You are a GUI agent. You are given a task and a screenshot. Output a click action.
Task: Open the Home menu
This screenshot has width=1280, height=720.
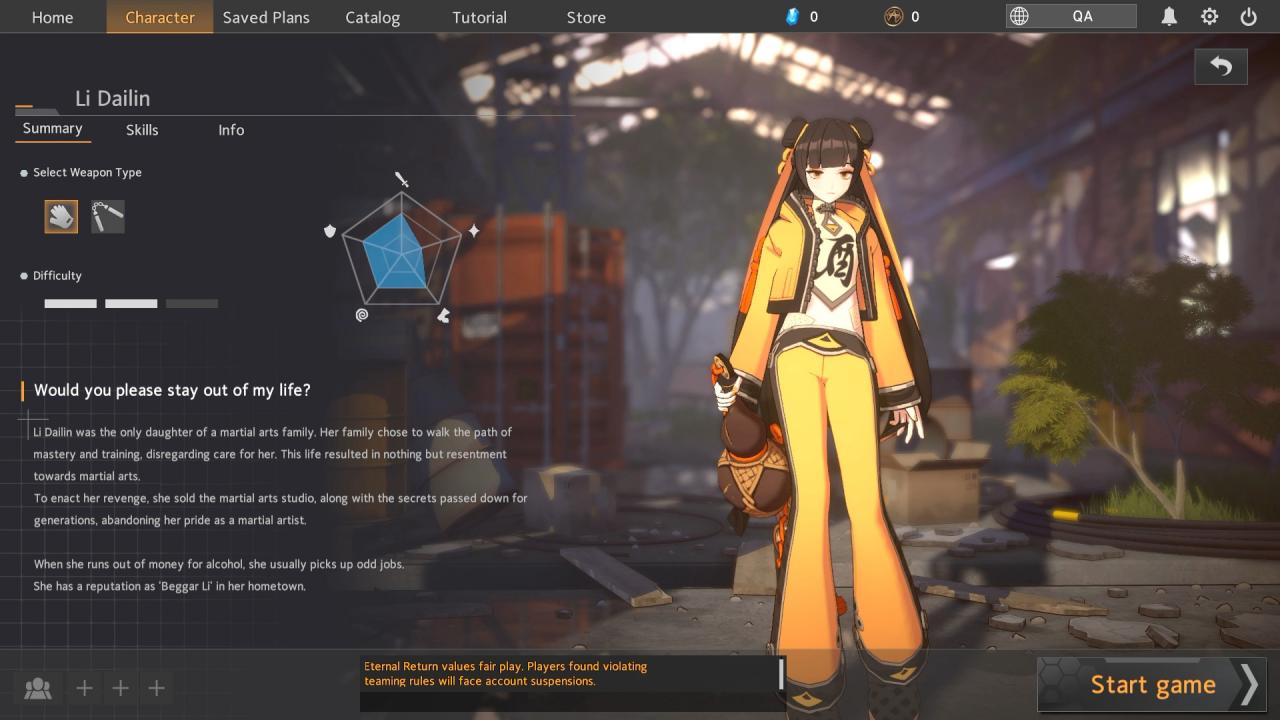click(52, 17)
